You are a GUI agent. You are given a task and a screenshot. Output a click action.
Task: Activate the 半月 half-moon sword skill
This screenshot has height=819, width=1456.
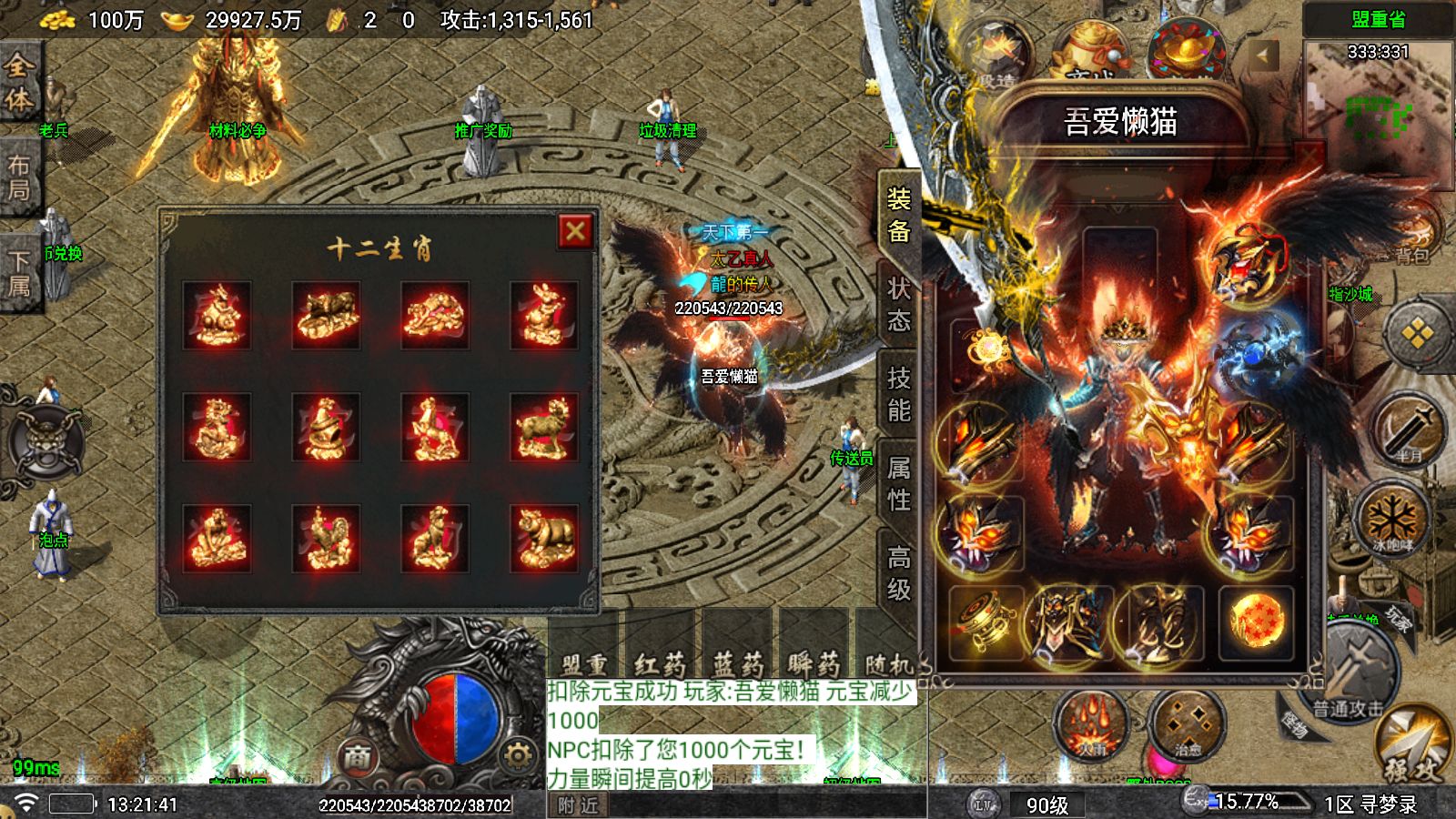click(1407, 430)
